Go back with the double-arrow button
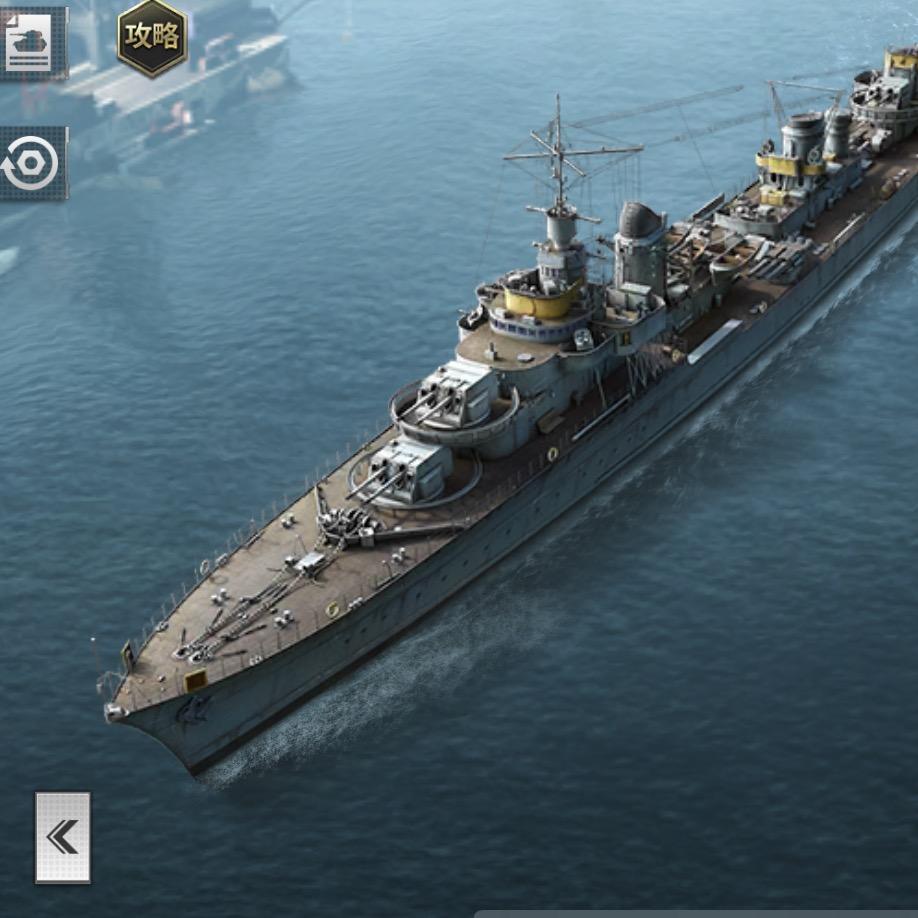The width and height of the screenshot is (918, 918). pyautogui.click(x=63, y=837)
